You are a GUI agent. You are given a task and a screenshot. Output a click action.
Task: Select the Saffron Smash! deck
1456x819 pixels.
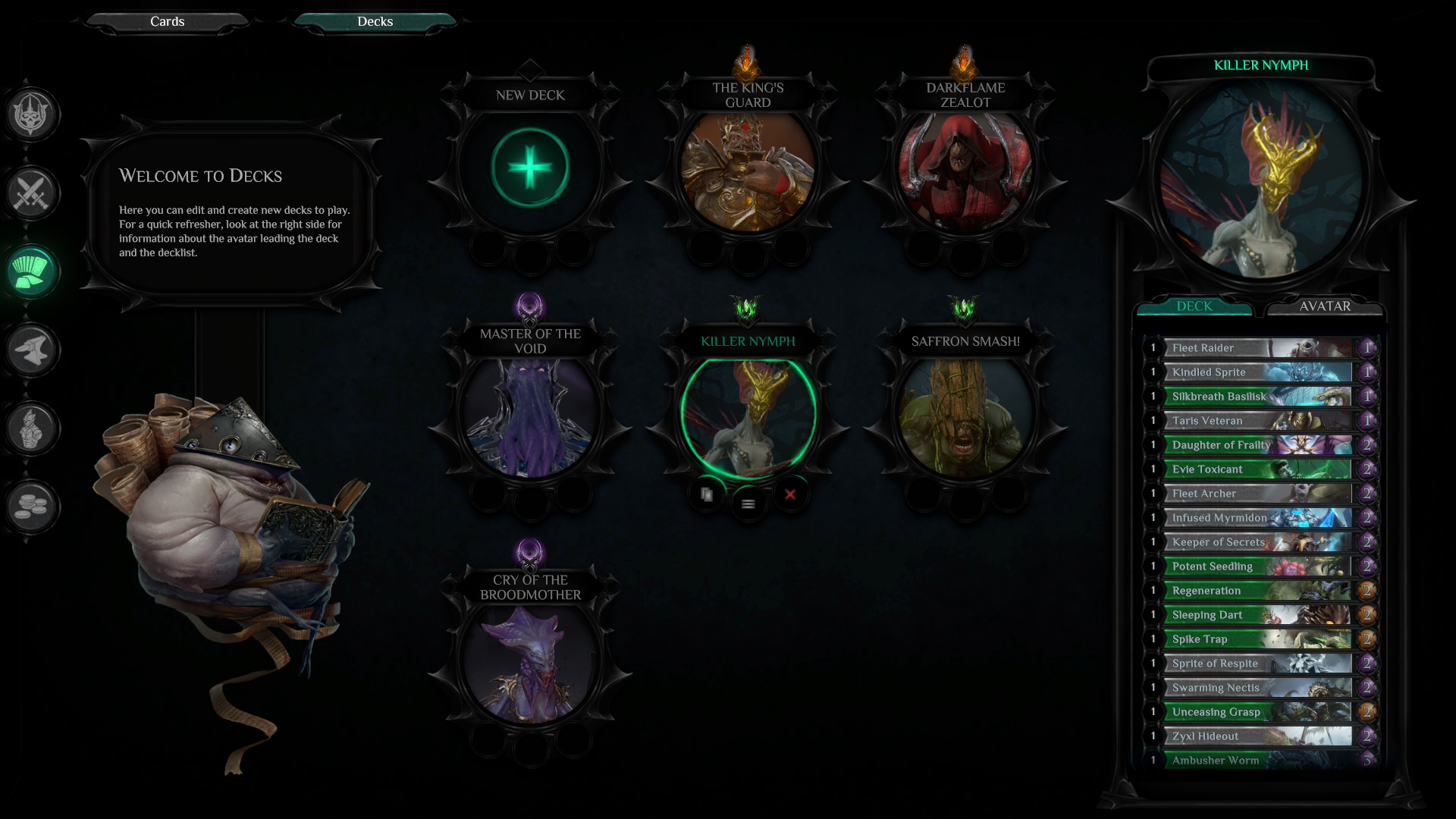(965, 416)
